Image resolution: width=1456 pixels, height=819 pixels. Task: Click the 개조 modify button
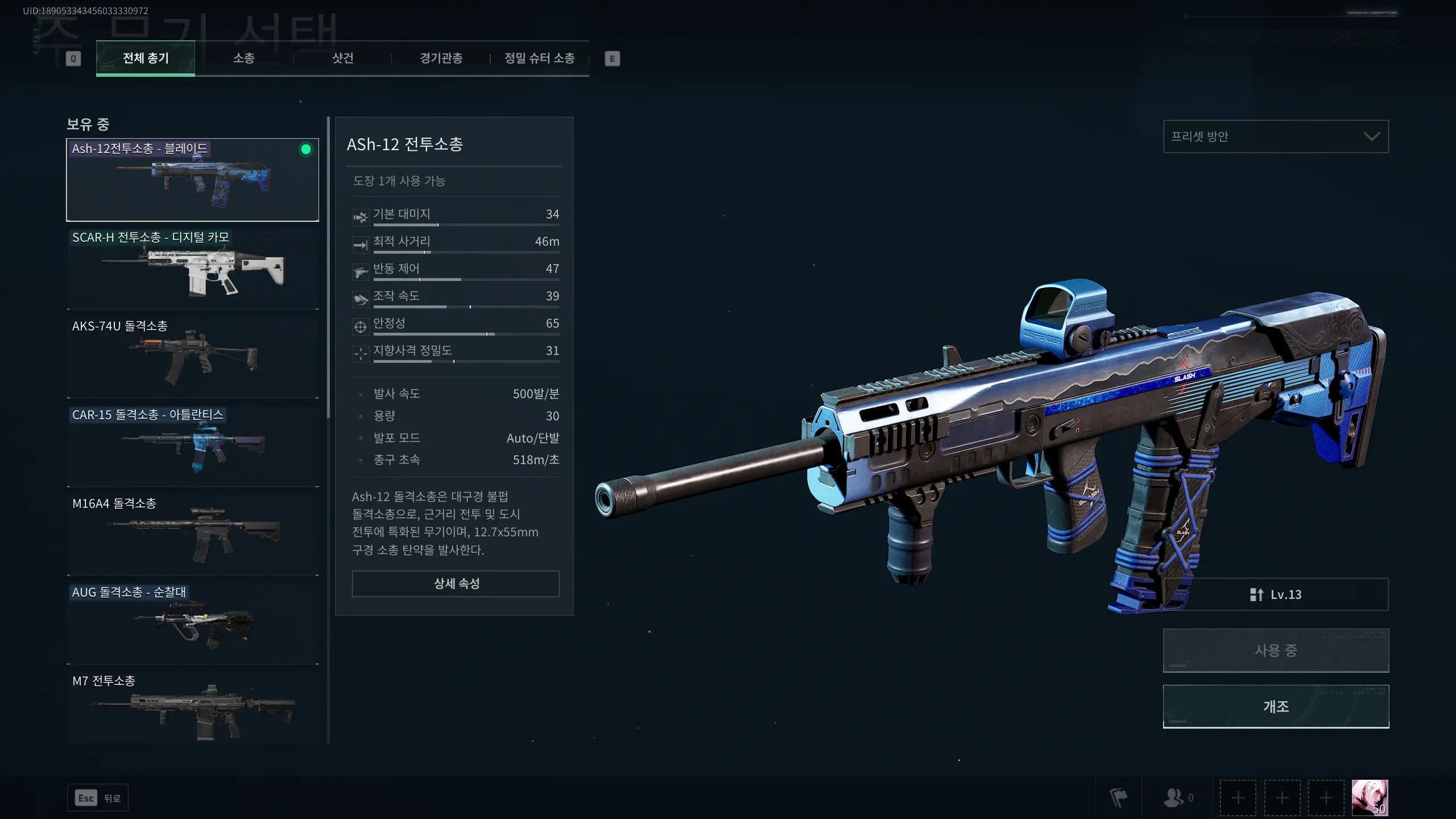pos(1276,706)
